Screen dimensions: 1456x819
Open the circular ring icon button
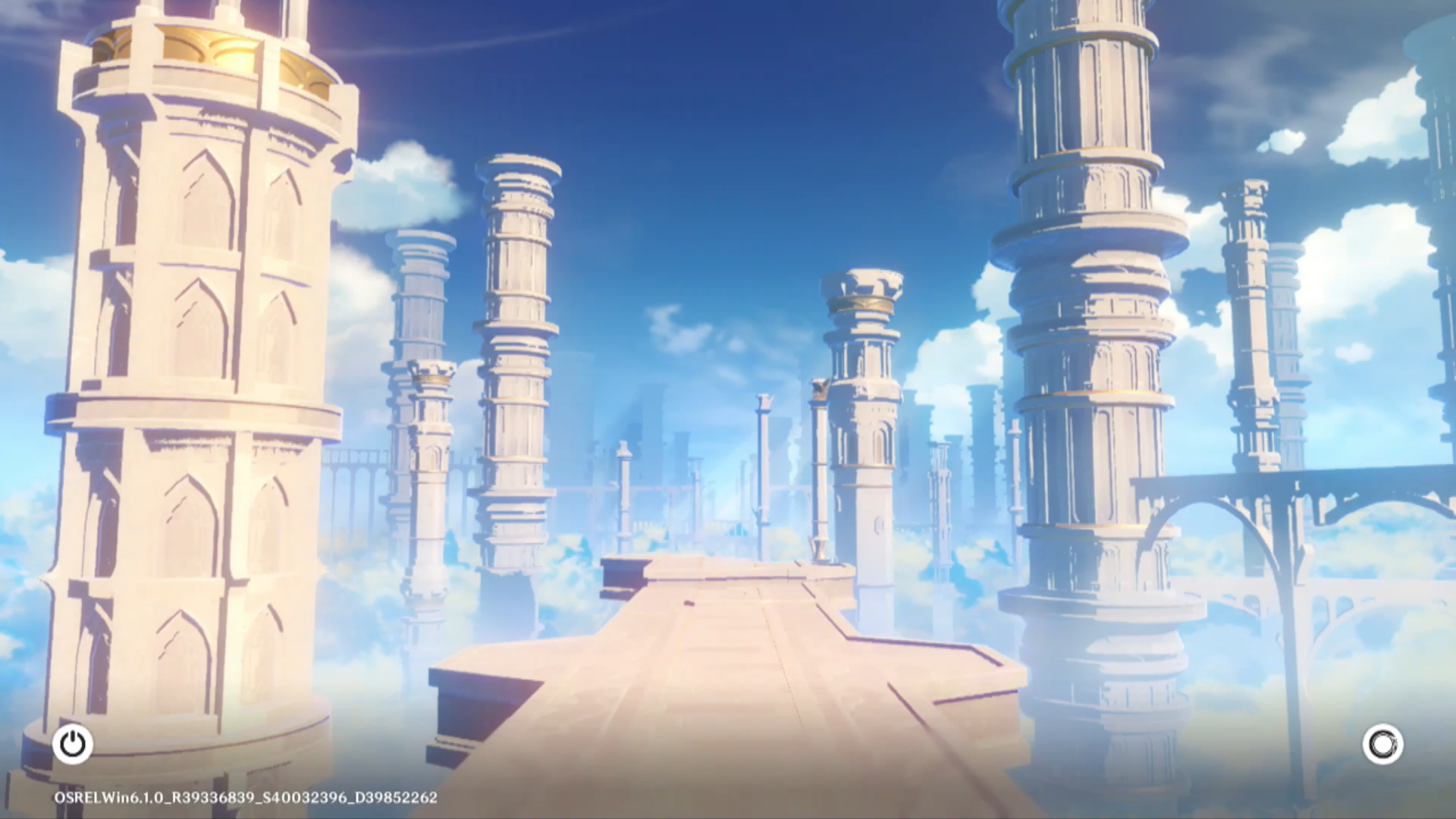(1382, 744)
